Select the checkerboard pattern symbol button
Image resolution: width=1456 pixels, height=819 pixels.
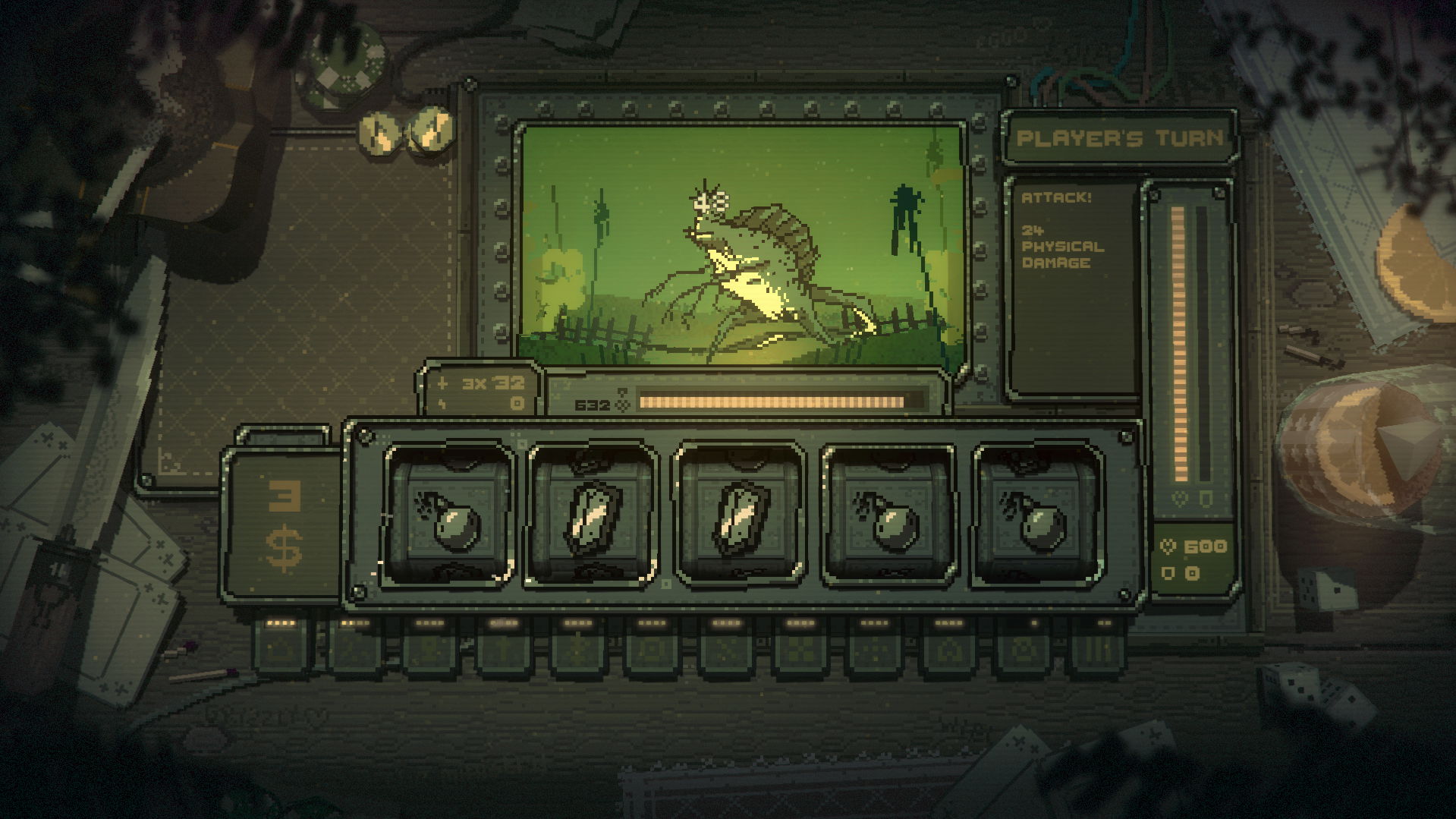tap(800, 650)
